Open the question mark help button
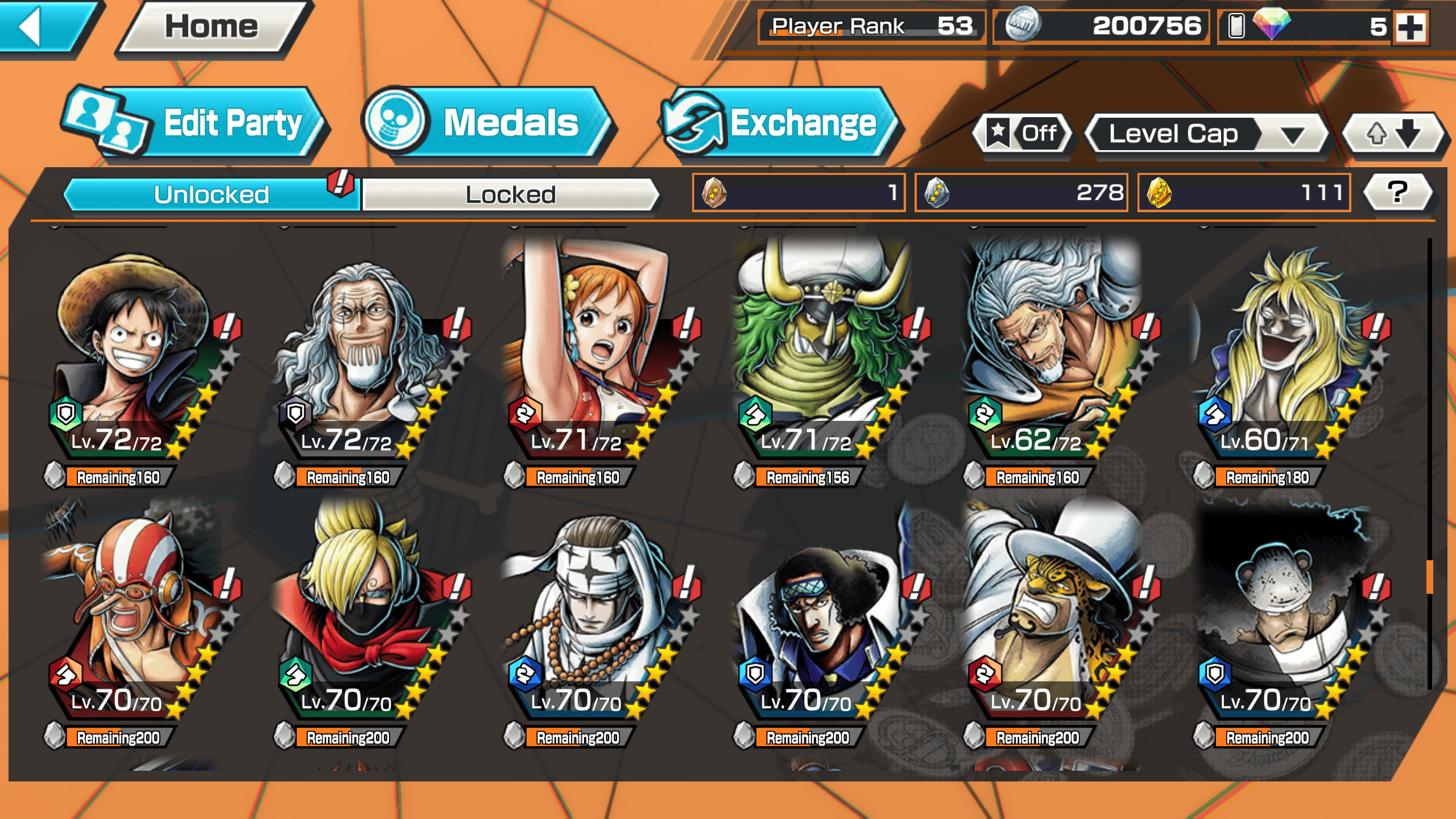The image size is (1456, 819). [1398, 192]
